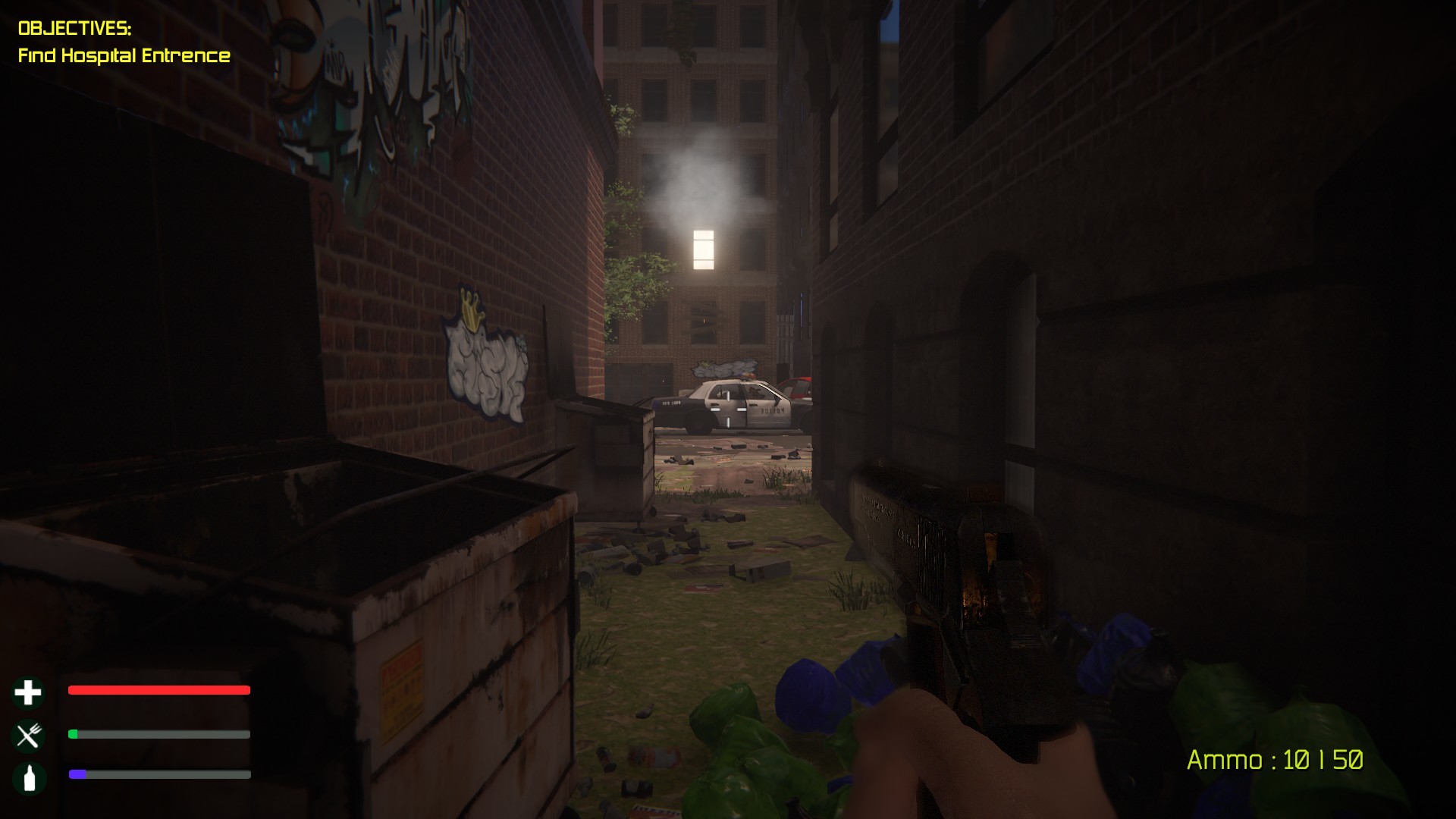Click the hunger fork and knife icon
The image size is (1456, 819).
tap(27, 734)
